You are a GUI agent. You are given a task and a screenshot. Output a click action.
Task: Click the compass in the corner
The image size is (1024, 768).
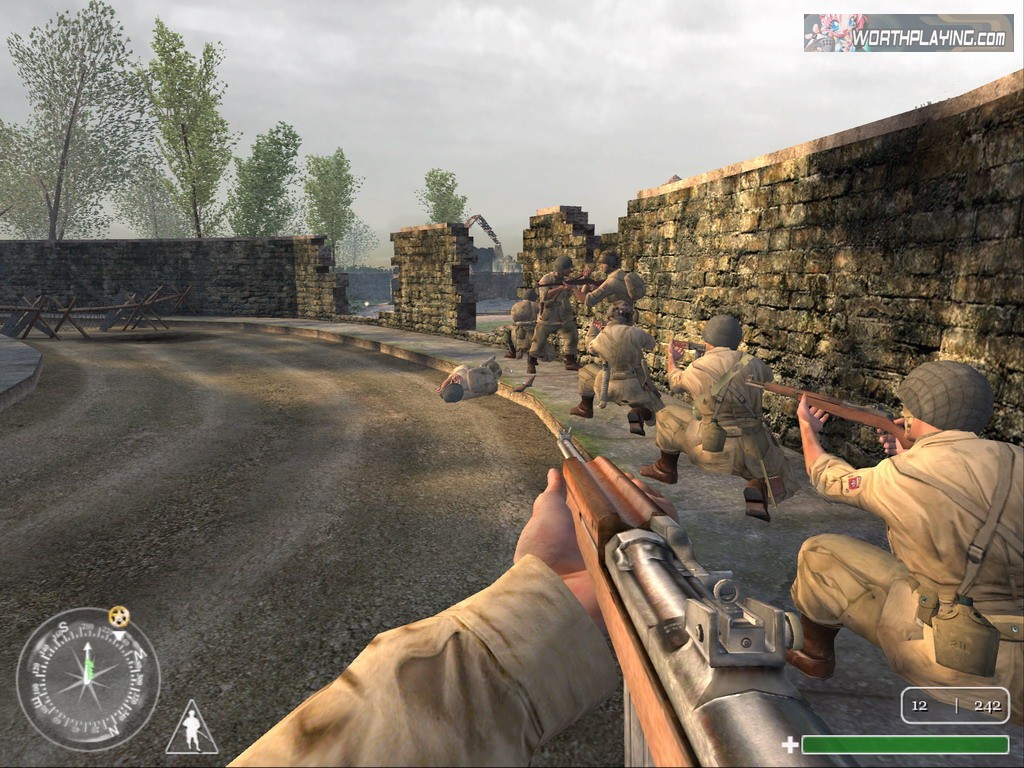tap(88, 679)
